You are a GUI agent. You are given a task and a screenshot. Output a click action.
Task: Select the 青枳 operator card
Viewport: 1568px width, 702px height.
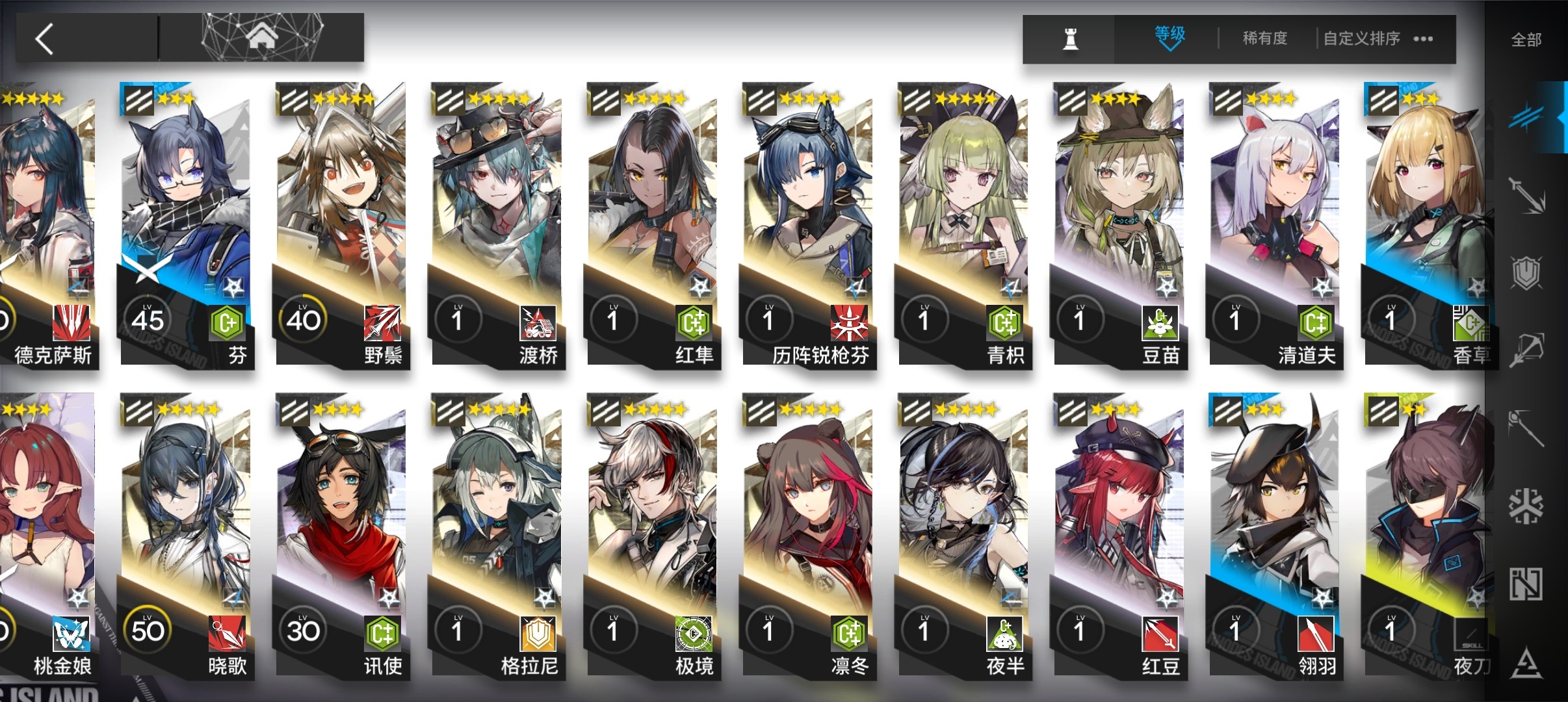point(963,221)
